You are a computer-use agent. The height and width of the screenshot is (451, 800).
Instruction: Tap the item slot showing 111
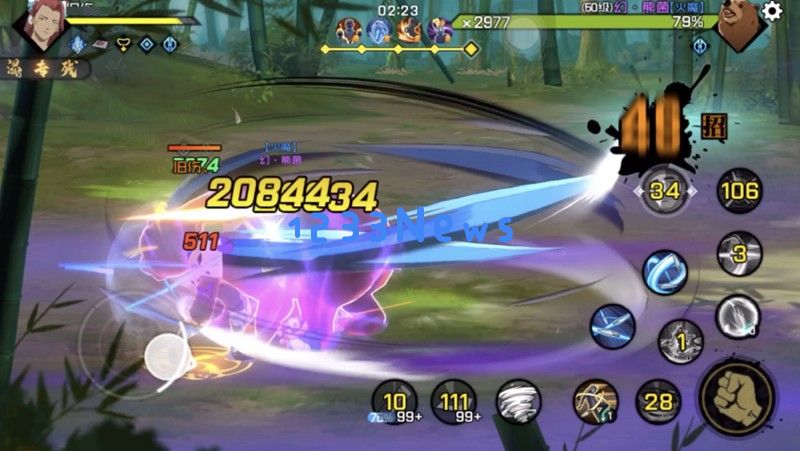[455, 402]
